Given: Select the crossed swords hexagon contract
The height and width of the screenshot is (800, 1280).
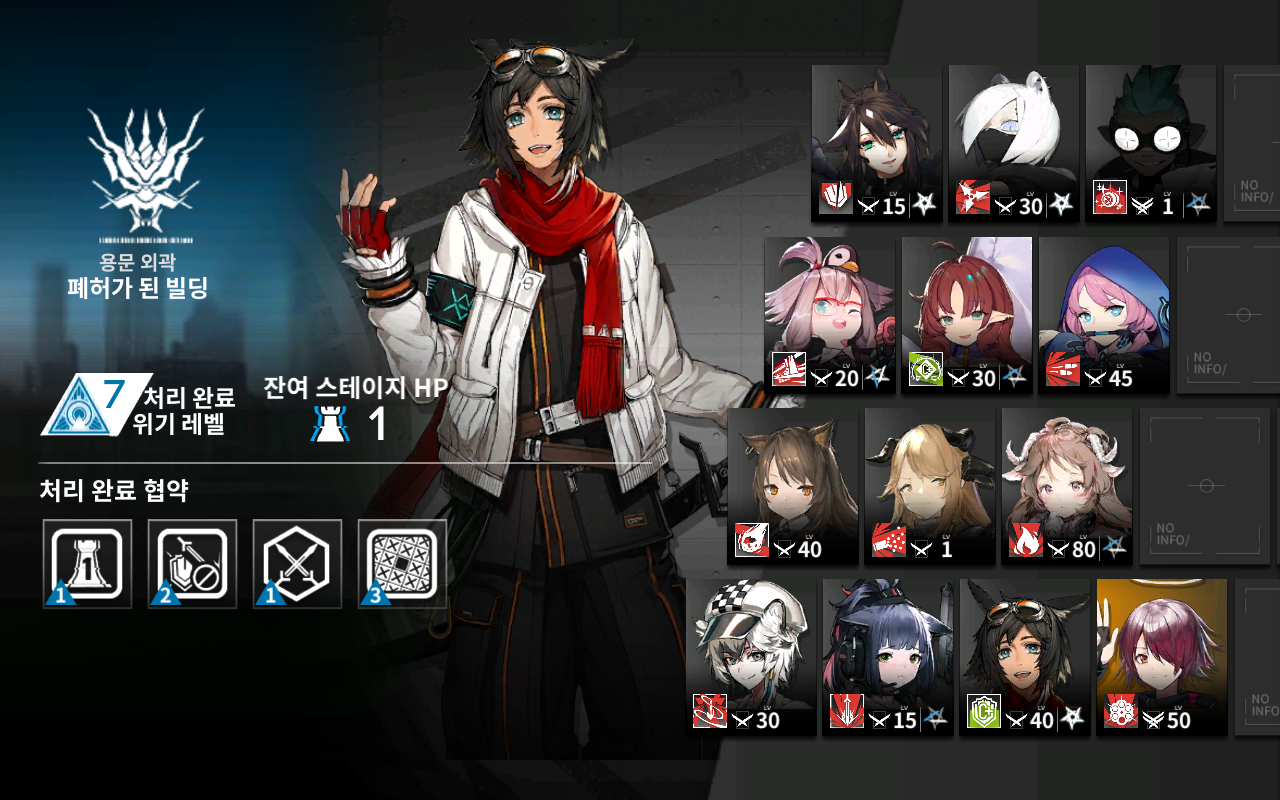Looking at the screenshot, I should [x=297, y=563].
